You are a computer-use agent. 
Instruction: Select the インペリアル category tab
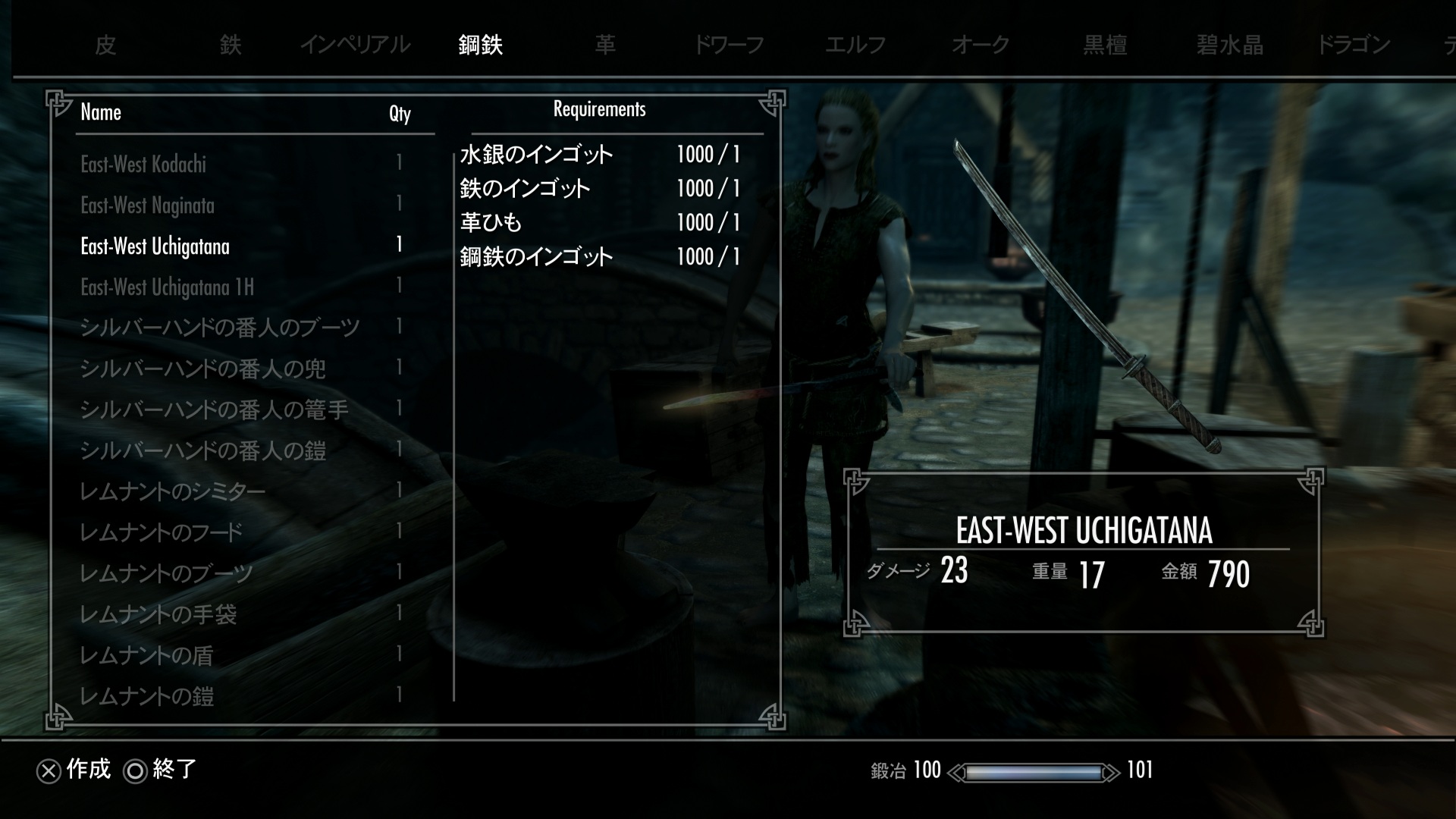point(355,45)
